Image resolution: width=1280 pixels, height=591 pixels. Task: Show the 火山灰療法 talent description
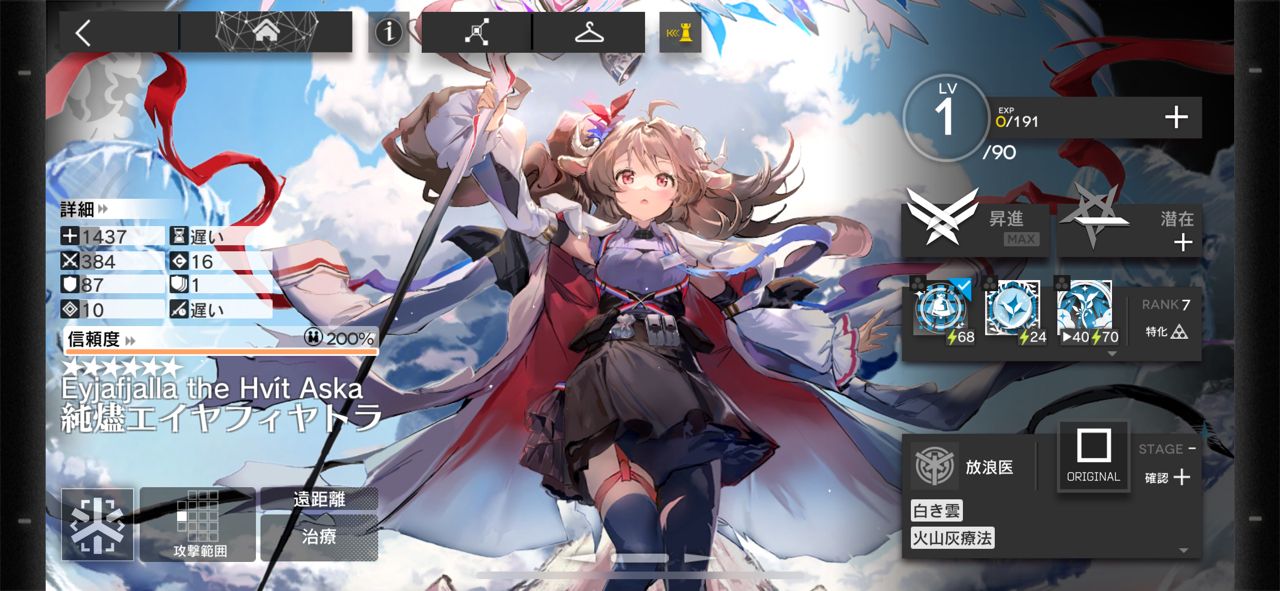point(952,539)
